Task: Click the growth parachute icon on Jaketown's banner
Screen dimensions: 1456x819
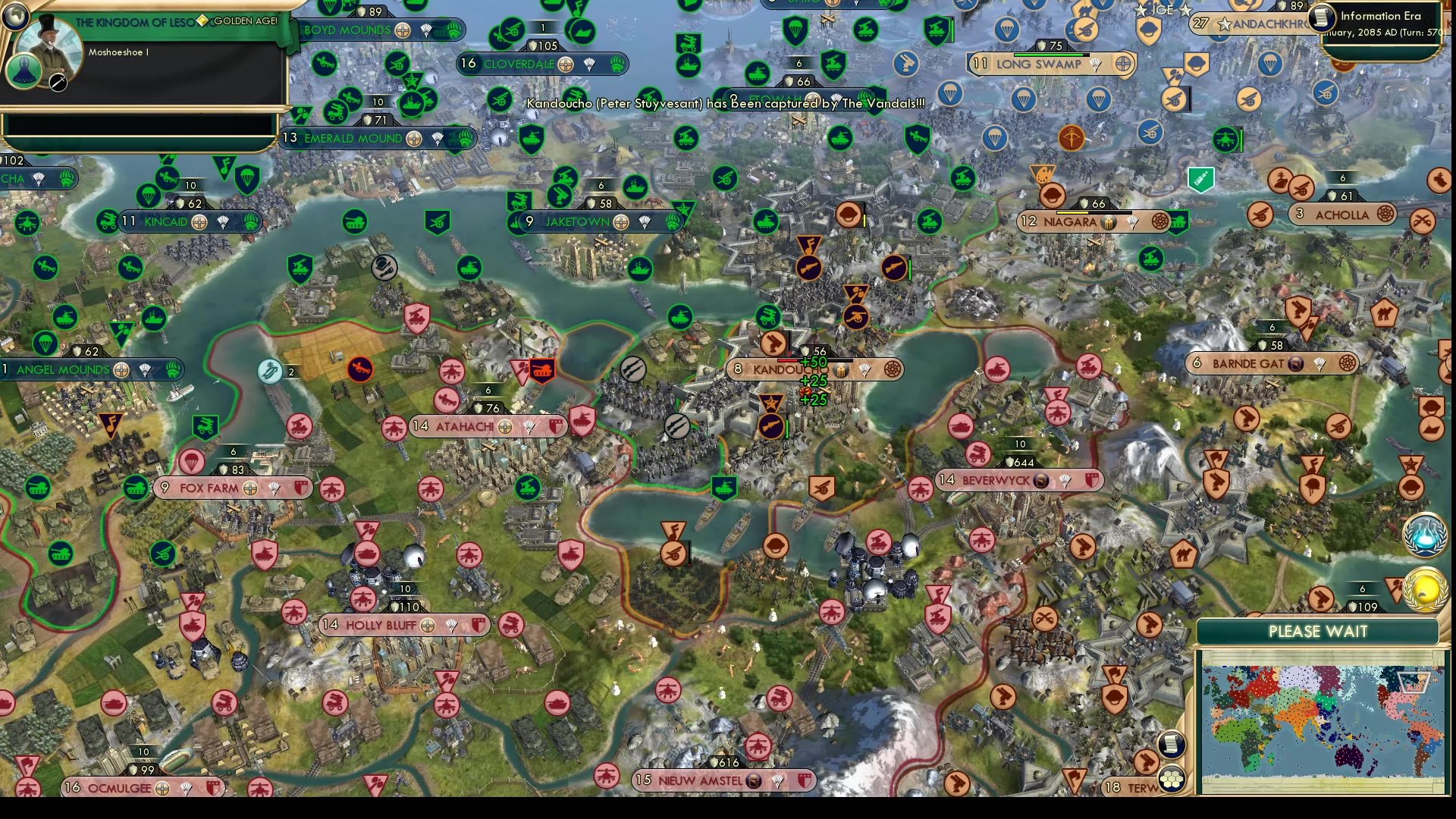Action: 642,222
